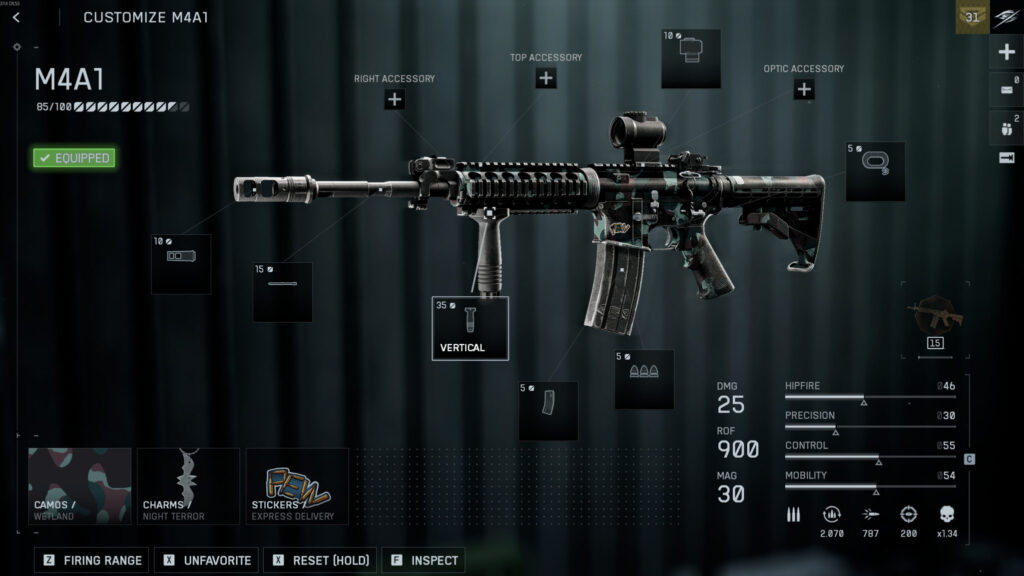Choose the barrel attachment slot
This screenshot has height=576, width=1024.
282,292
